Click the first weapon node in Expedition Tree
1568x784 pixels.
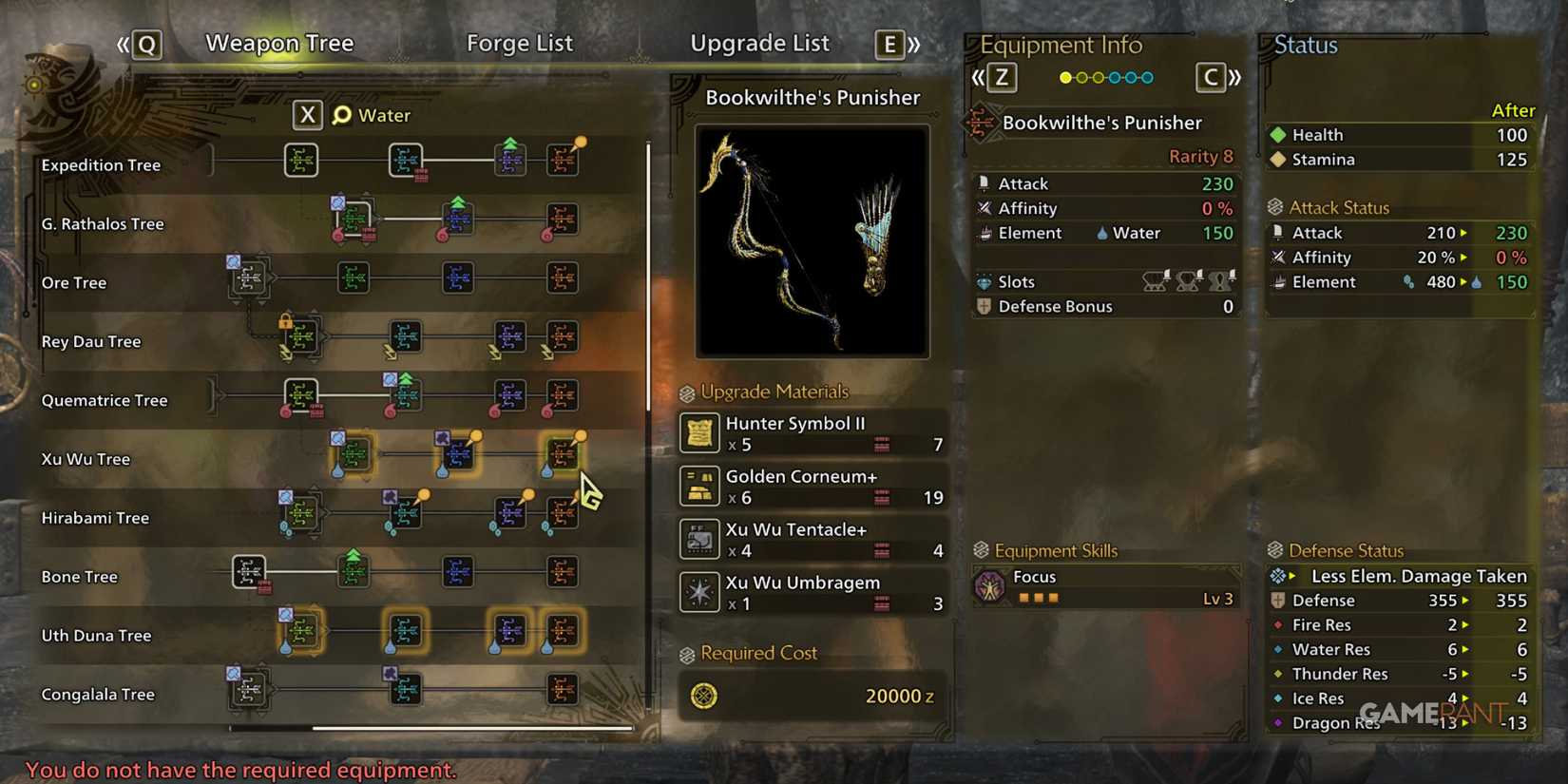(x=301, y=160)
